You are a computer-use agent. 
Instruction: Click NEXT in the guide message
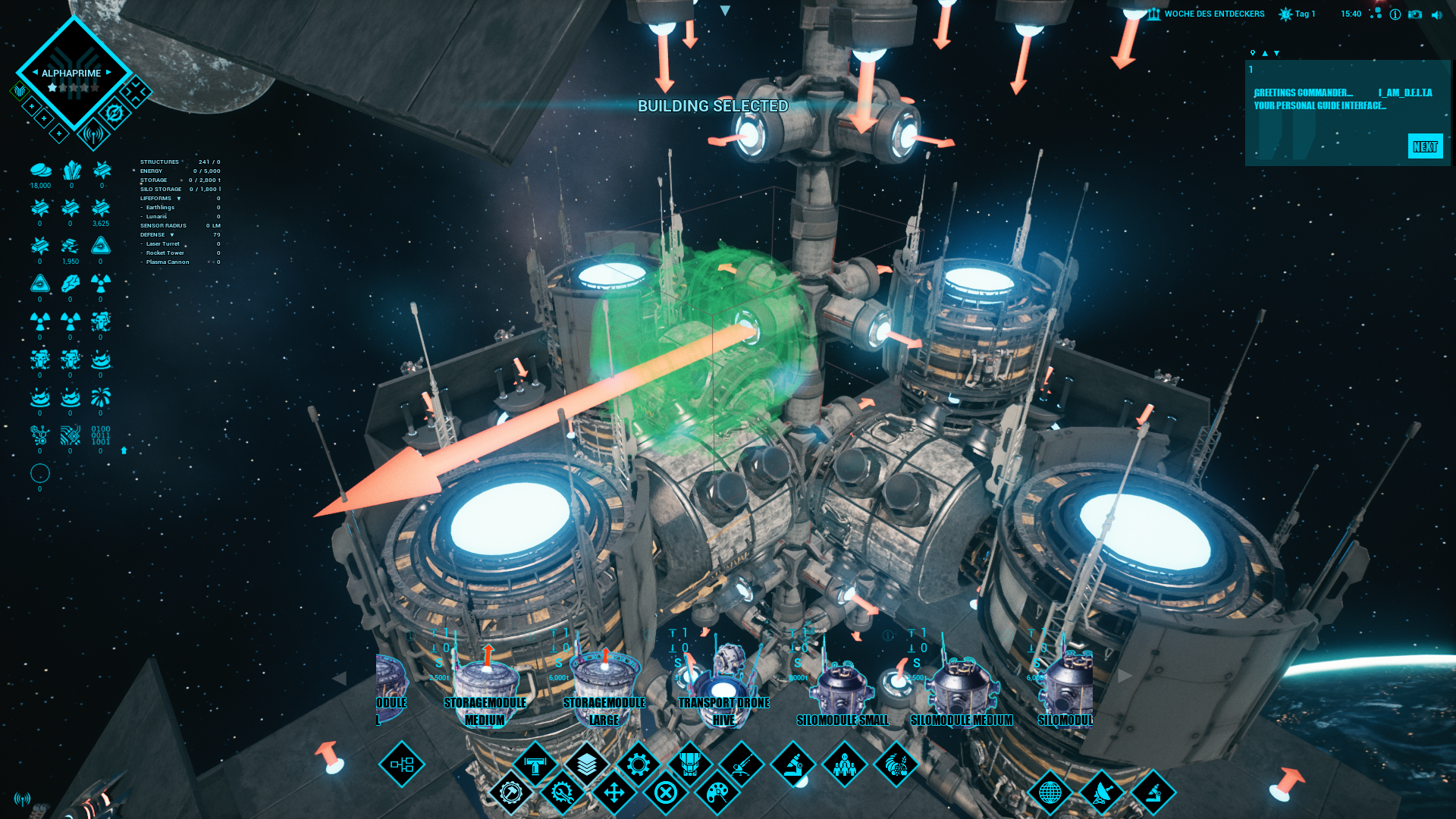click(1425, 146)
